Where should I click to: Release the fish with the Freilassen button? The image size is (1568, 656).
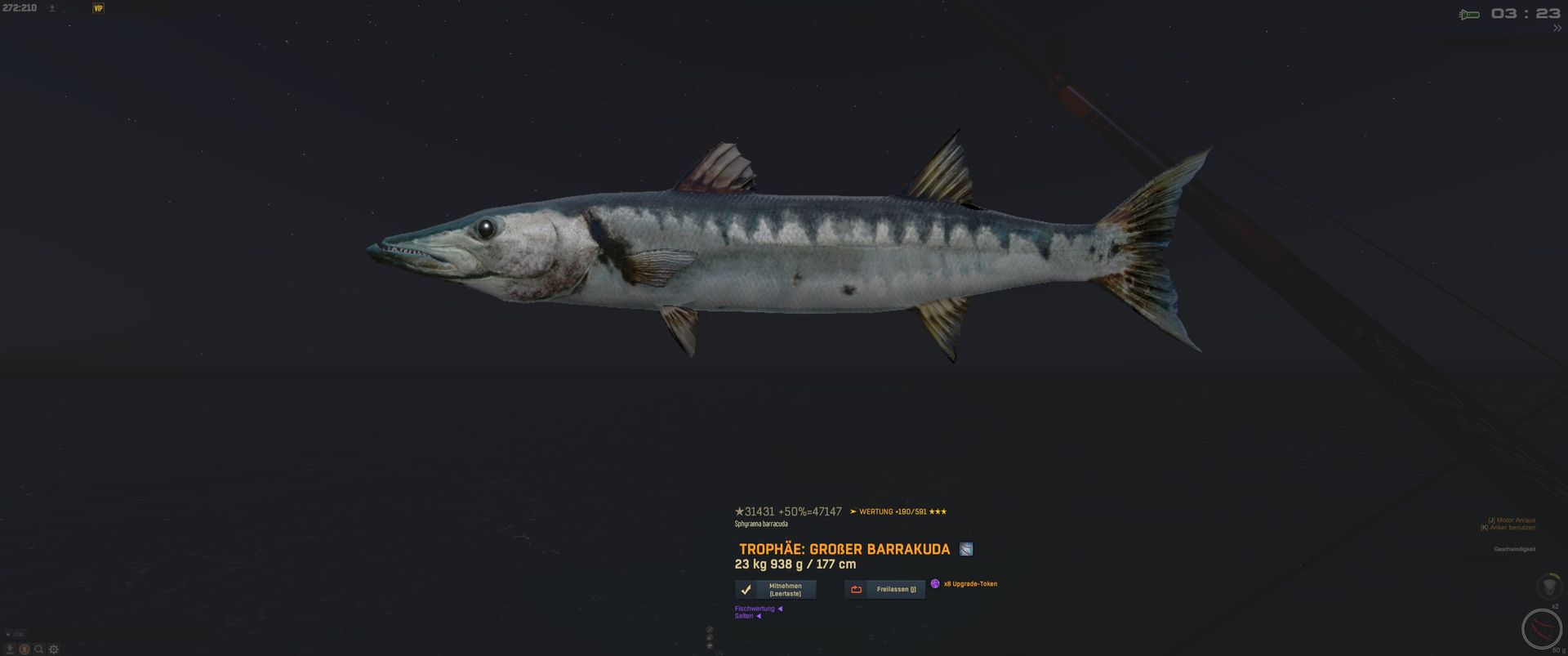[x=885, y=589]
